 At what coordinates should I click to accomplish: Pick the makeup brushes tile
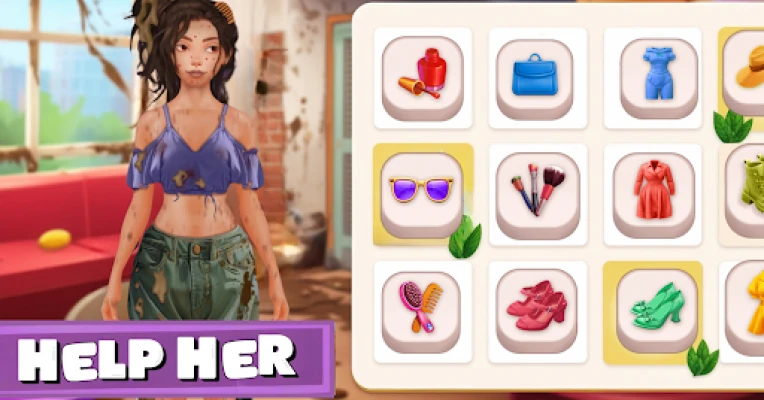[538, 193]
